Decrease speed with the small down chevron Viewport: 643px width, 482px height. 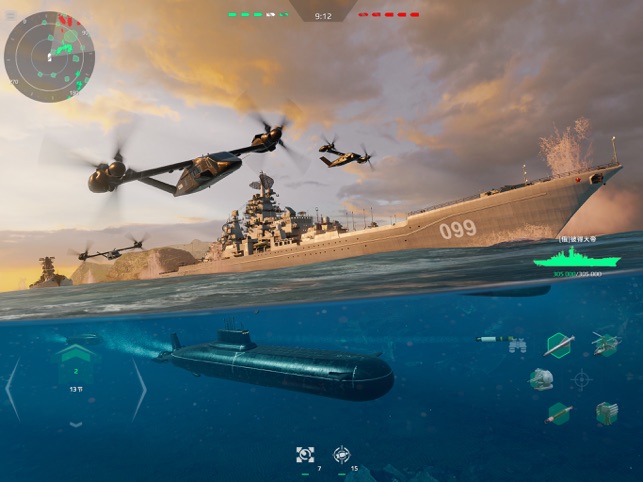pos(75,424)
